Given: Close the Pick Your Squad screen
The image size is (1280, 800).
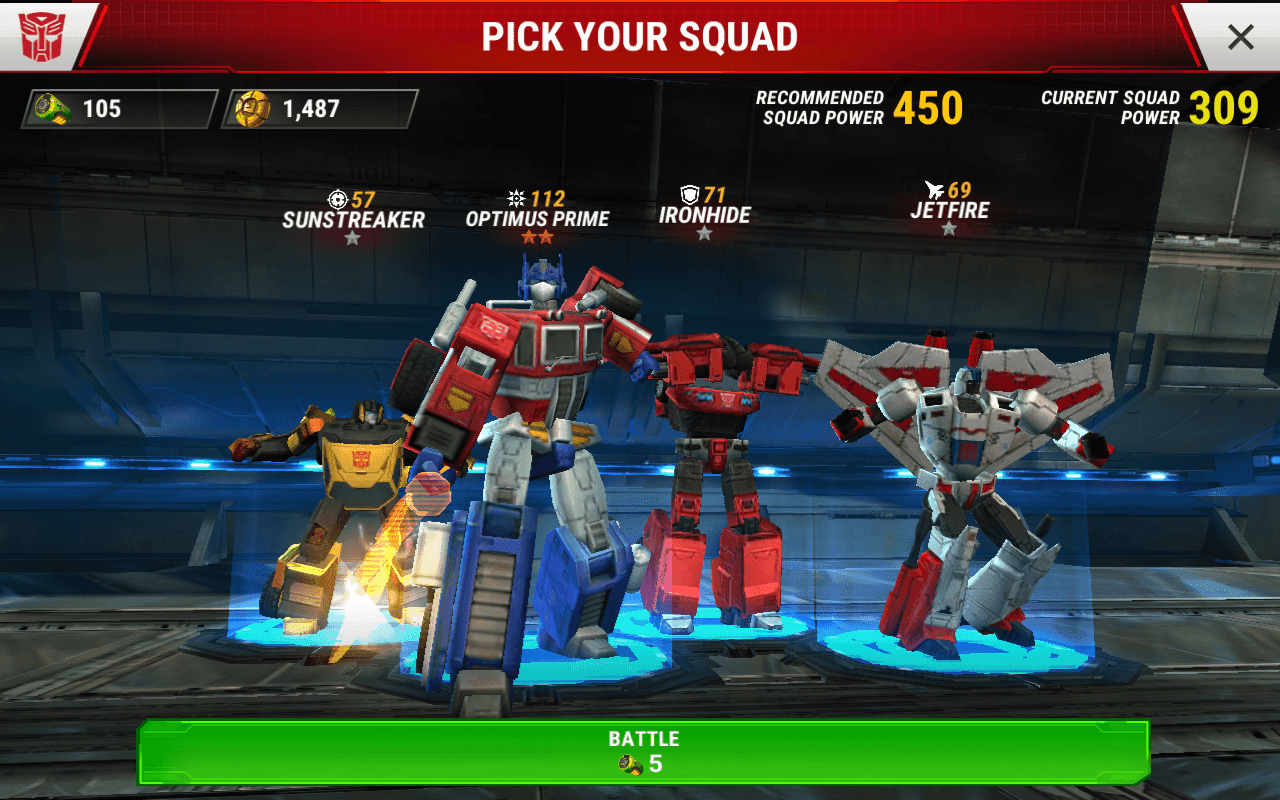Looking at the screenshot, I should 1240,37.
